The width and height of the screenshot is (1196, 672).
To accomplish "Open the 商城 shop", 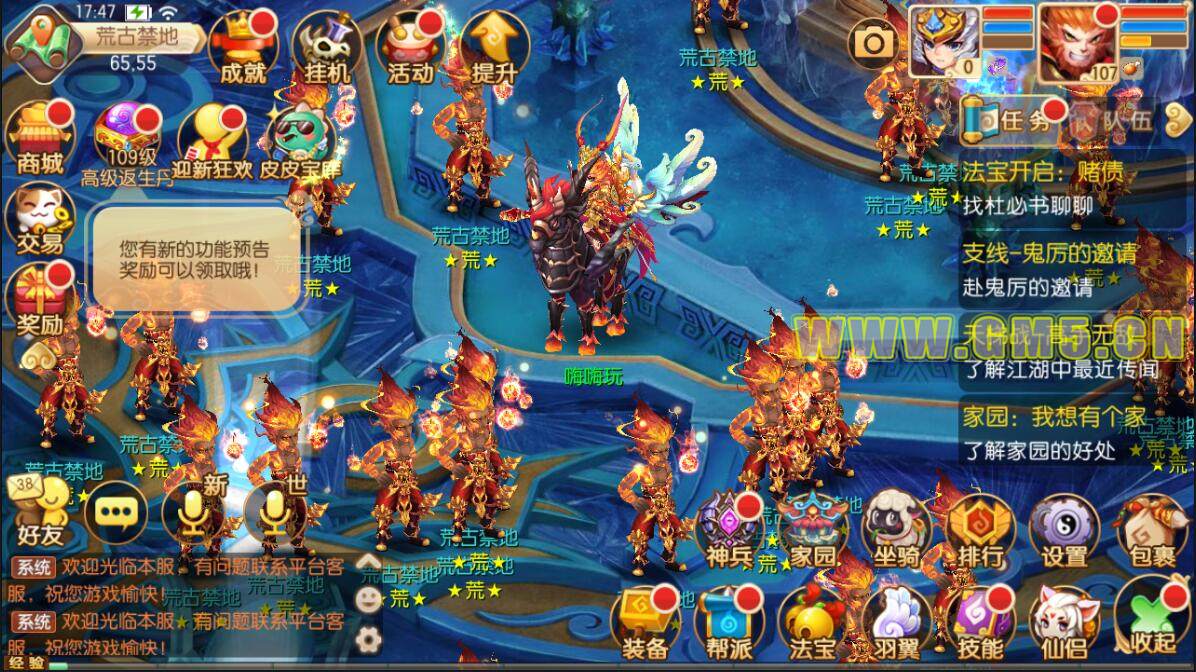I will pos(39,137).
